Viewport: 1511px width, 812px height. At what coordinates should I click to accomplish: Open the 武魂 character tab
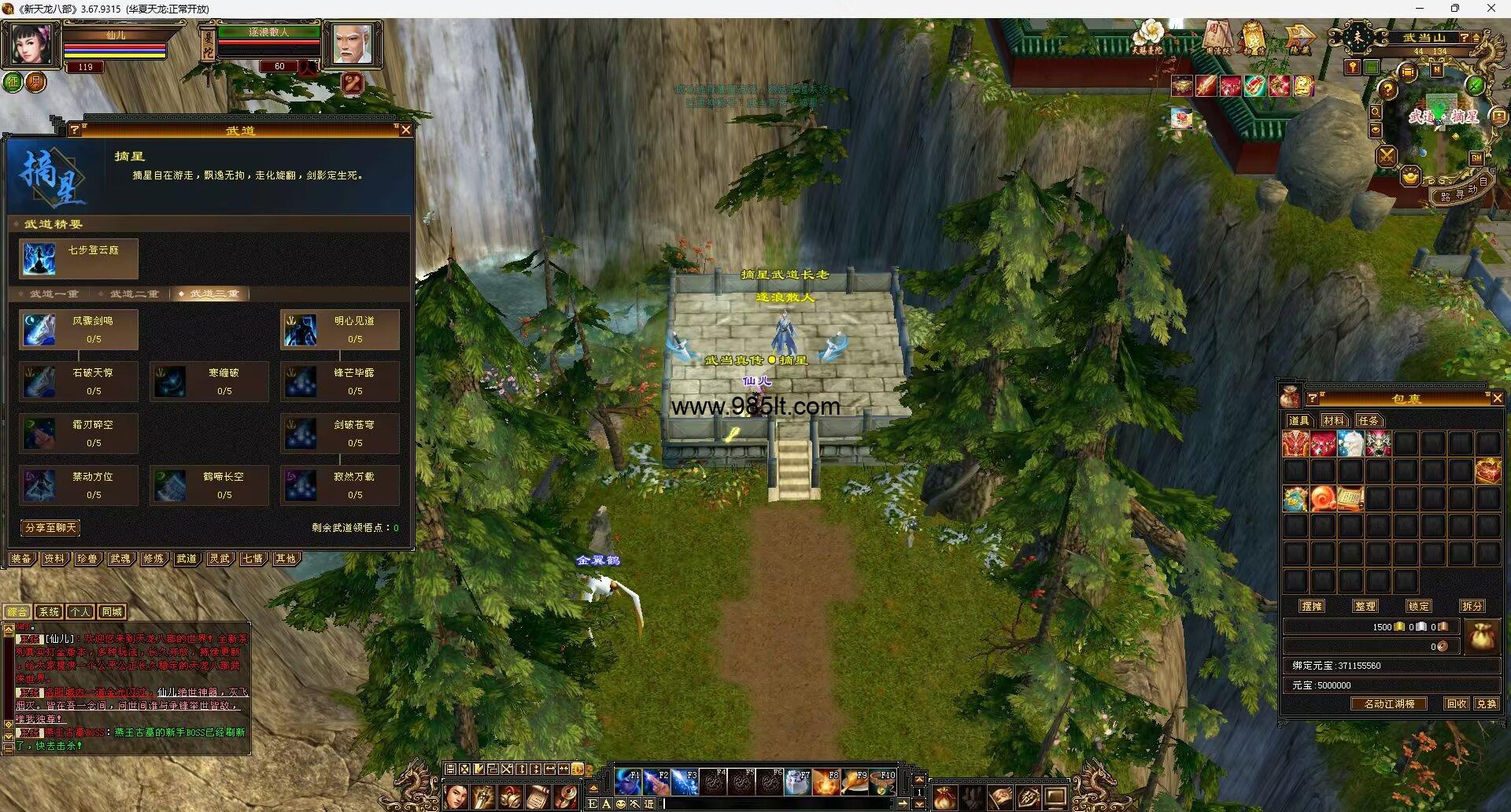click(120, 559)
